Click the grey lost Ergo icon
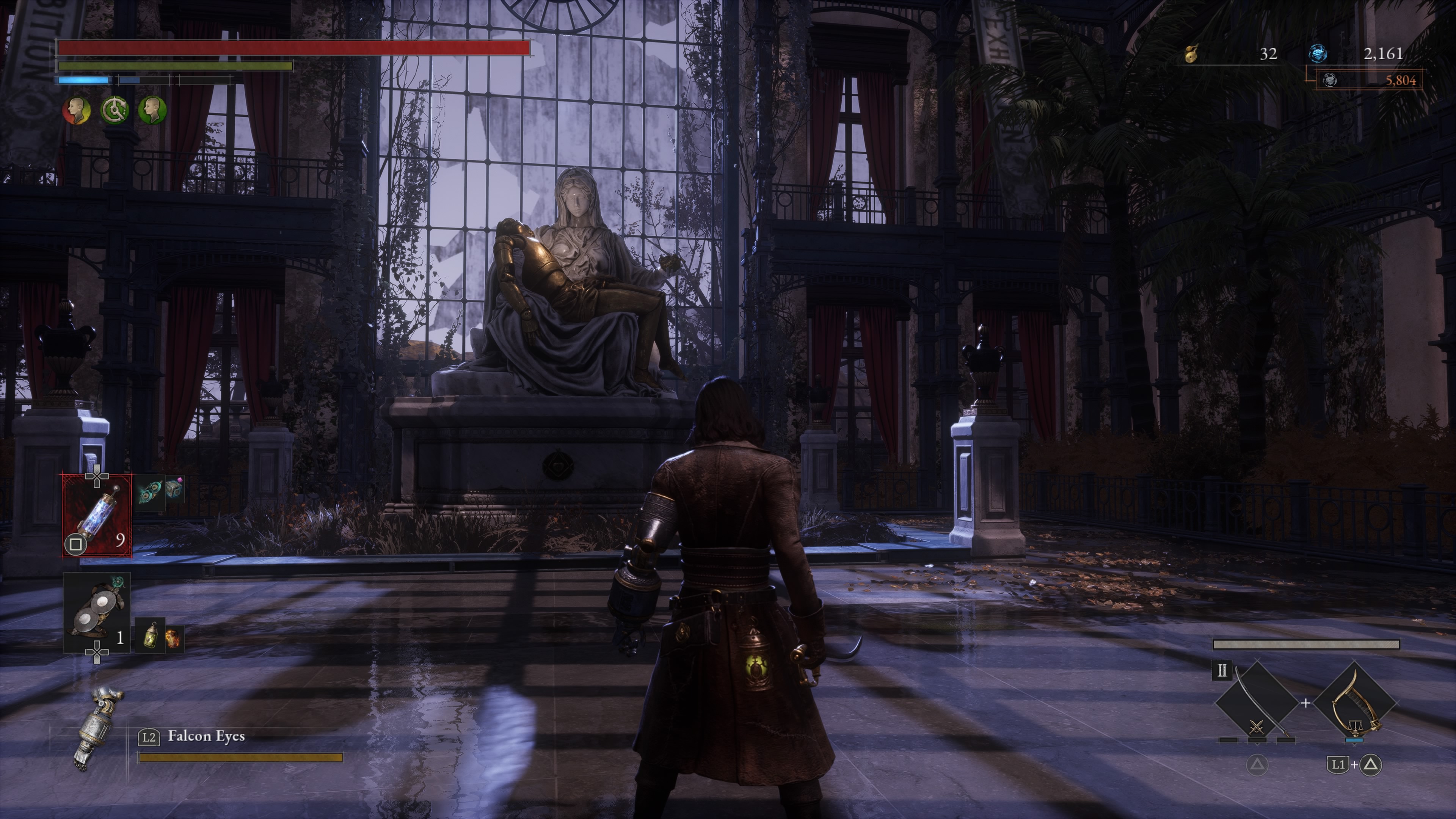 tap(1330, 80)
